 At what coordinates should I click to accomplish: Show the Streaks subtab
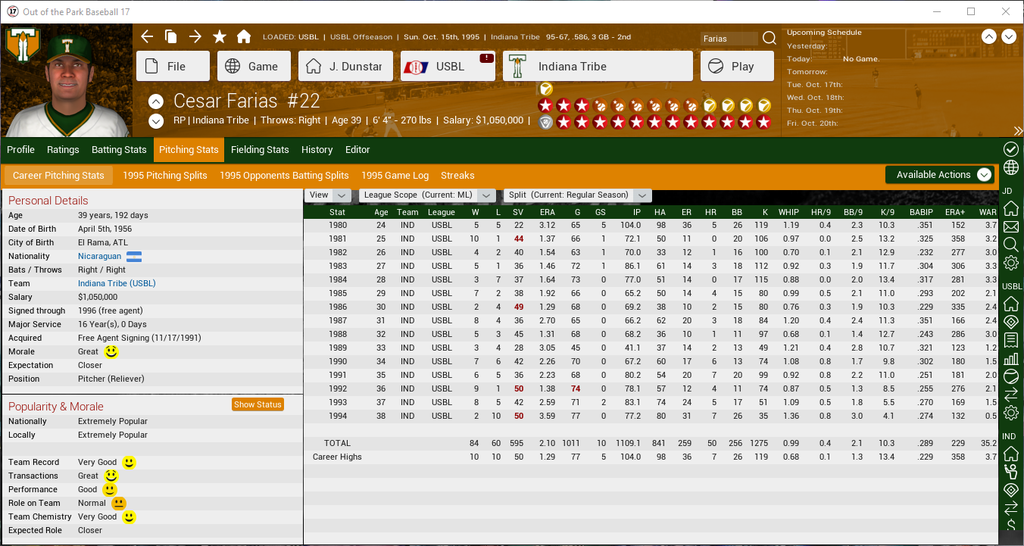click(458, 175)
